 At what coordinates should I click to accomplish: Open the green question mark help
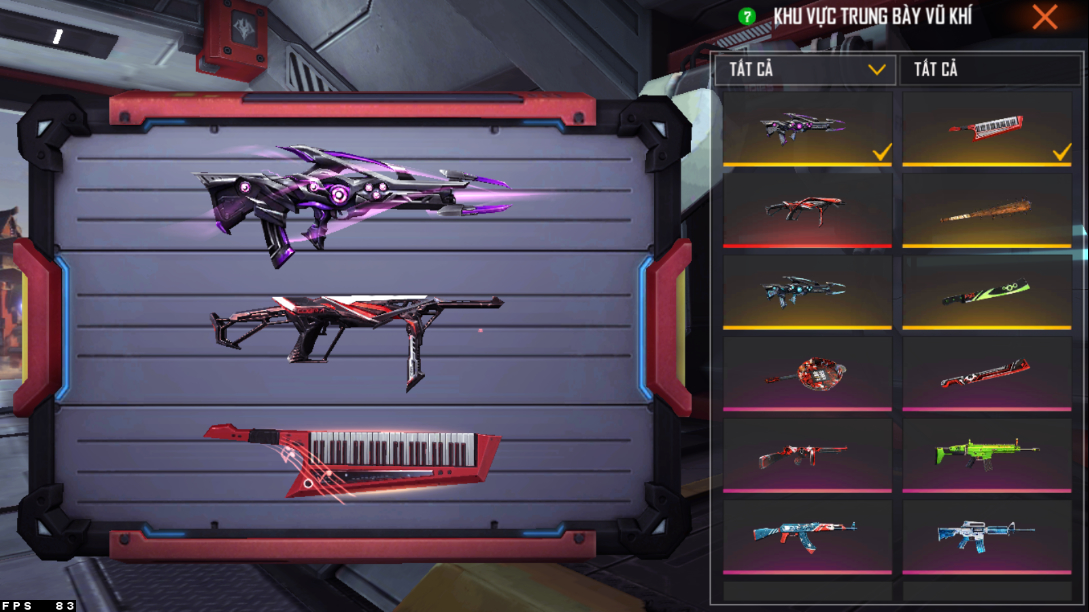point(746,17)
